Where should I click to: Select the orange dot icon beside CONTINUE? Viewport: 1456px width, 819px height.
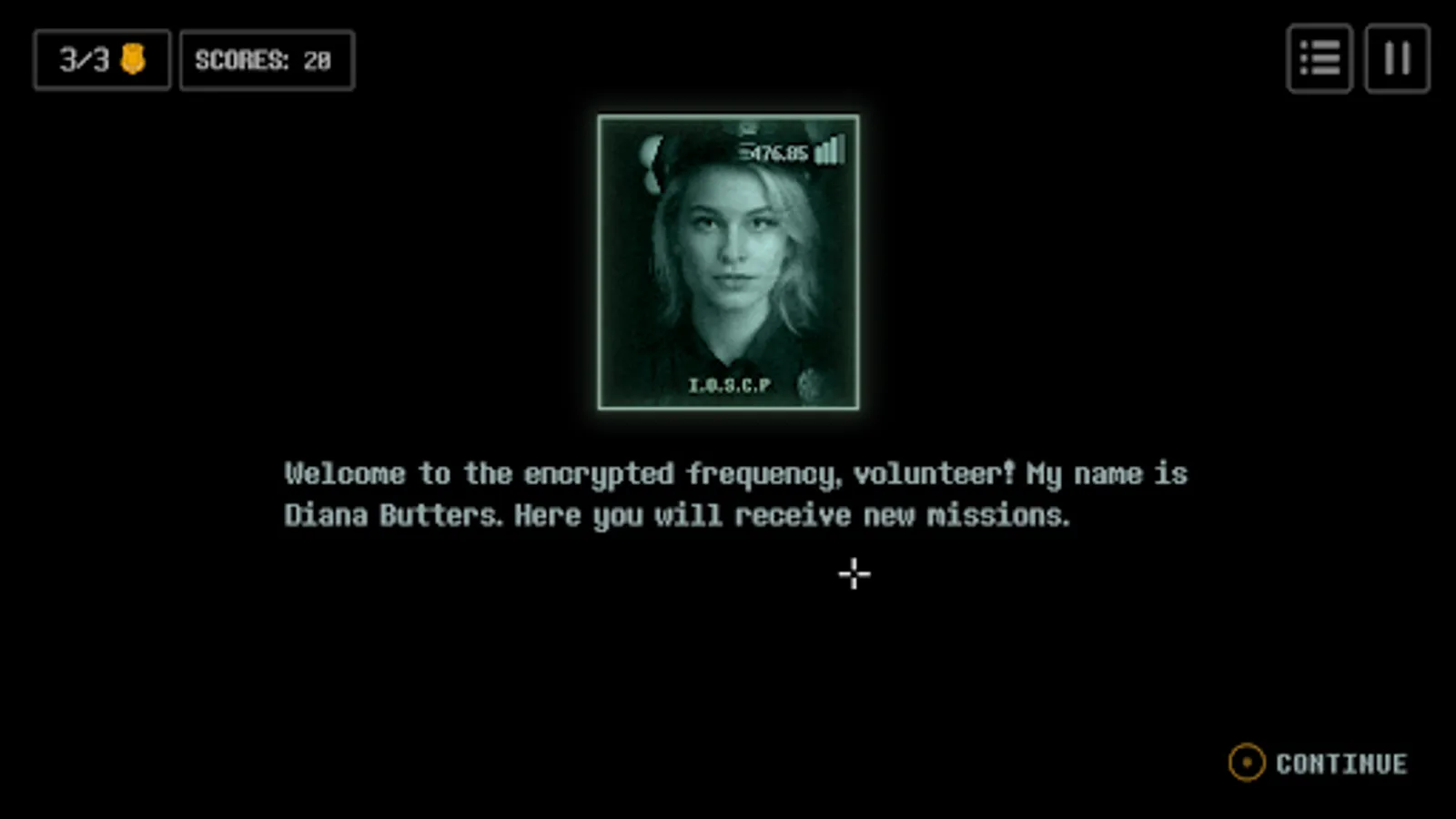pos(1249,763)
